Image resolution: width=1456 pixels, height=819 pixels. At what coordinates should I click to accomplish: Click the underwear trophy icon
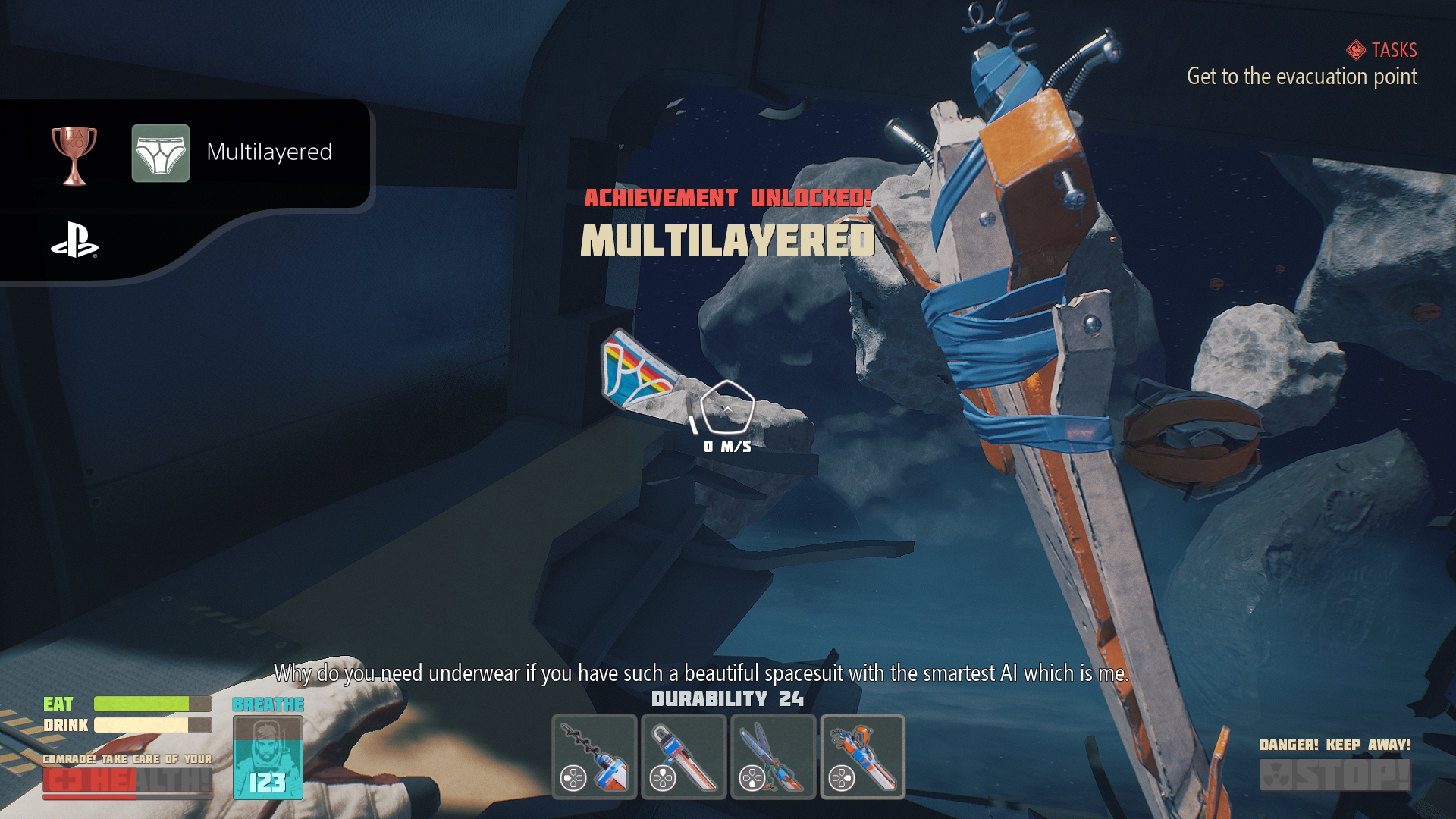click(161, 153)
